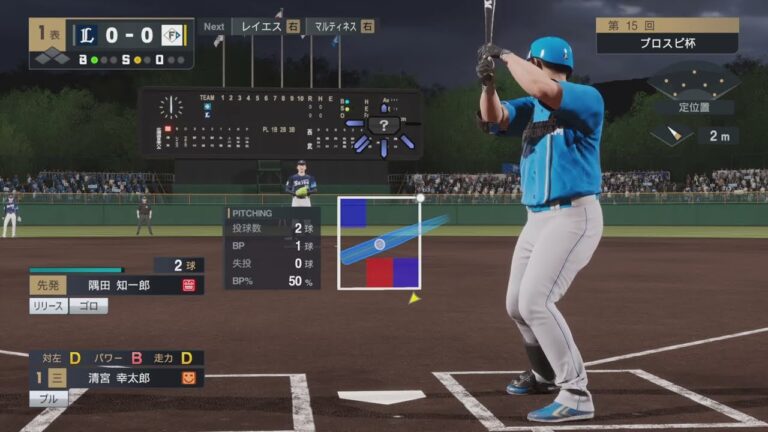Select the red lower zone in strike zone
Viewport: 768px width, 432px height.
pyautogui.click(x=379, y=272)
